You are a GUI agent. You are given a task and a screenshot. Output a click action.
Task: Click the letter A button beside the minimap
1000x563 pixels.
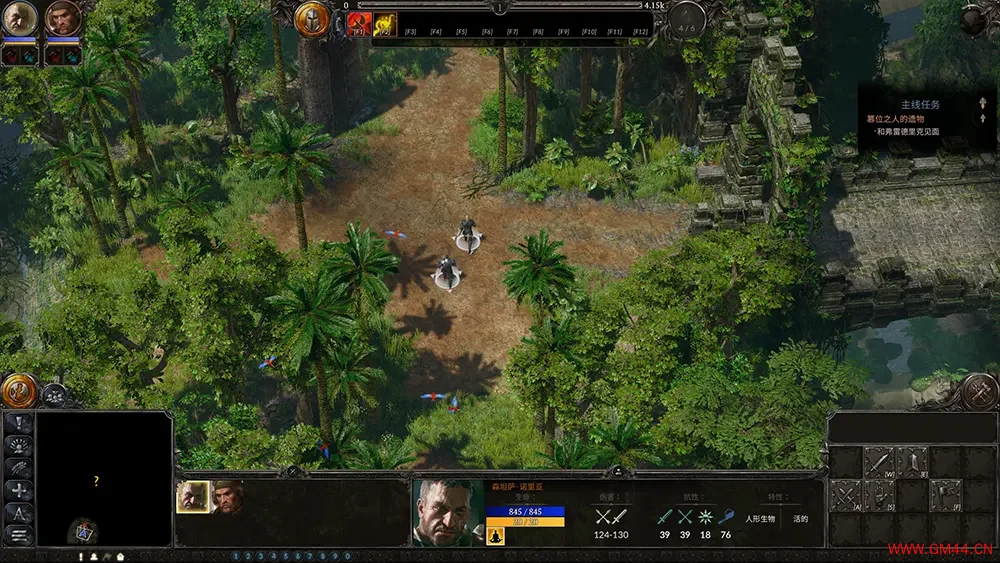point(19,513)
